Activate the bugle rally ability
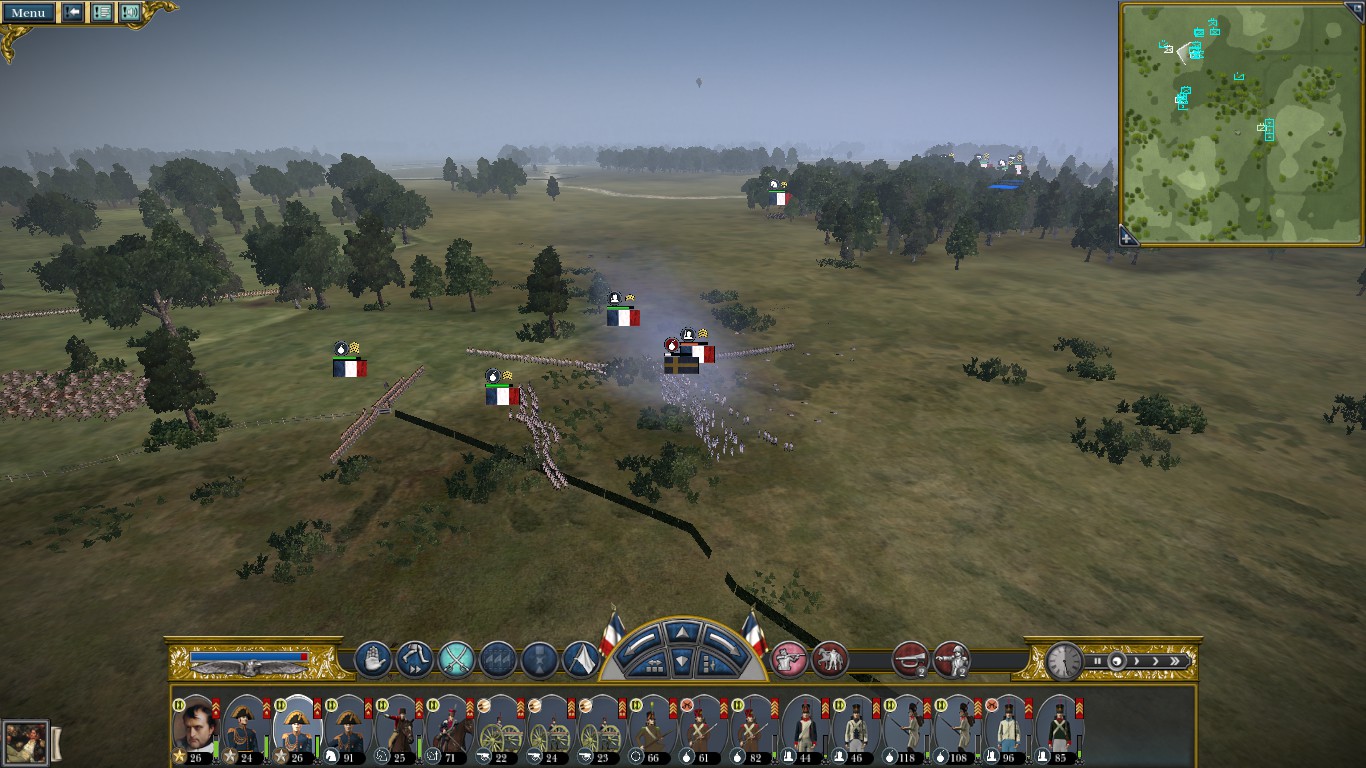The width and height of the screenshot is (1366, 768). click(910, 659)
